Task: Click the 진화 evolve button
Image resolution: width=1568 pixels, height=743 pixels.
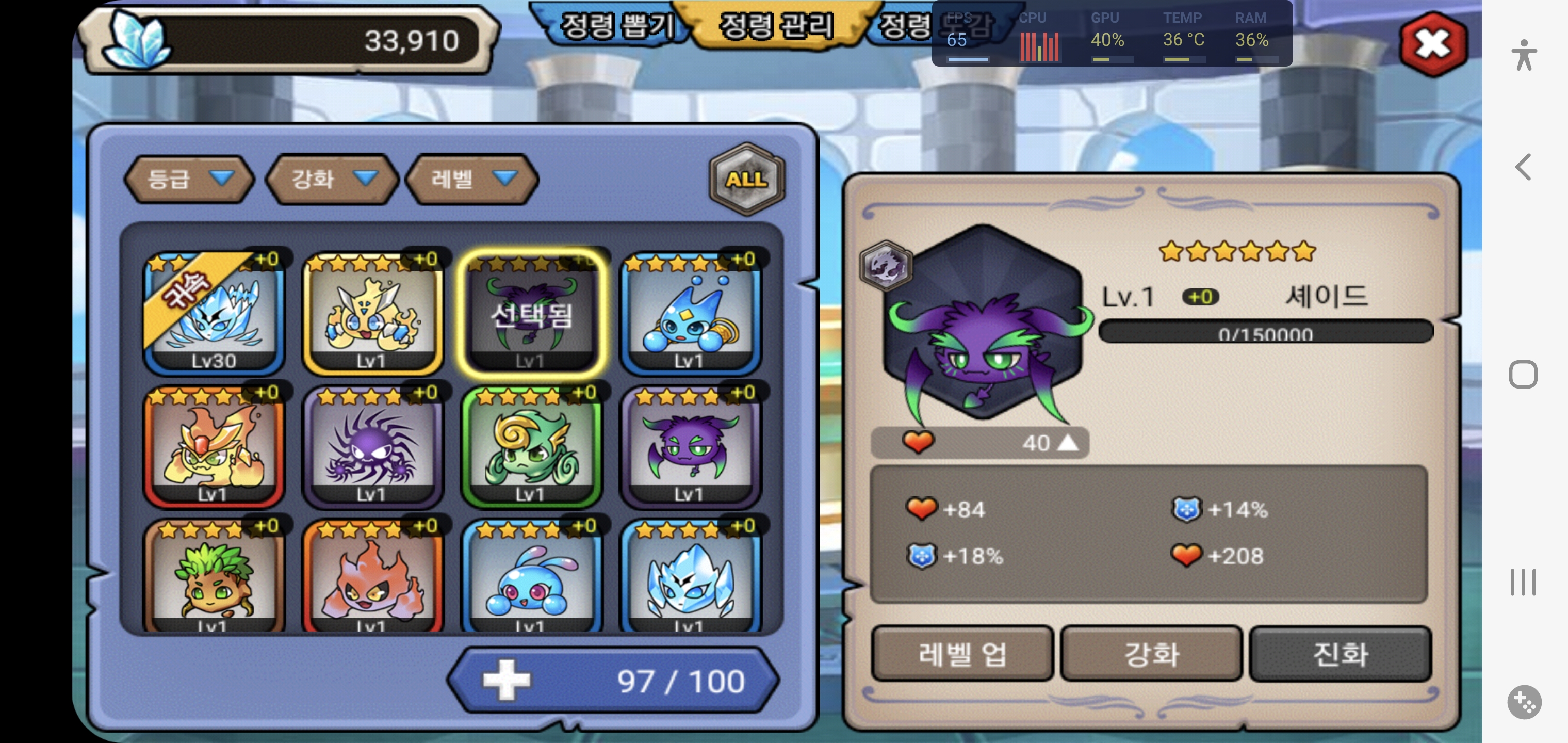Action: tap(1340, 654)
